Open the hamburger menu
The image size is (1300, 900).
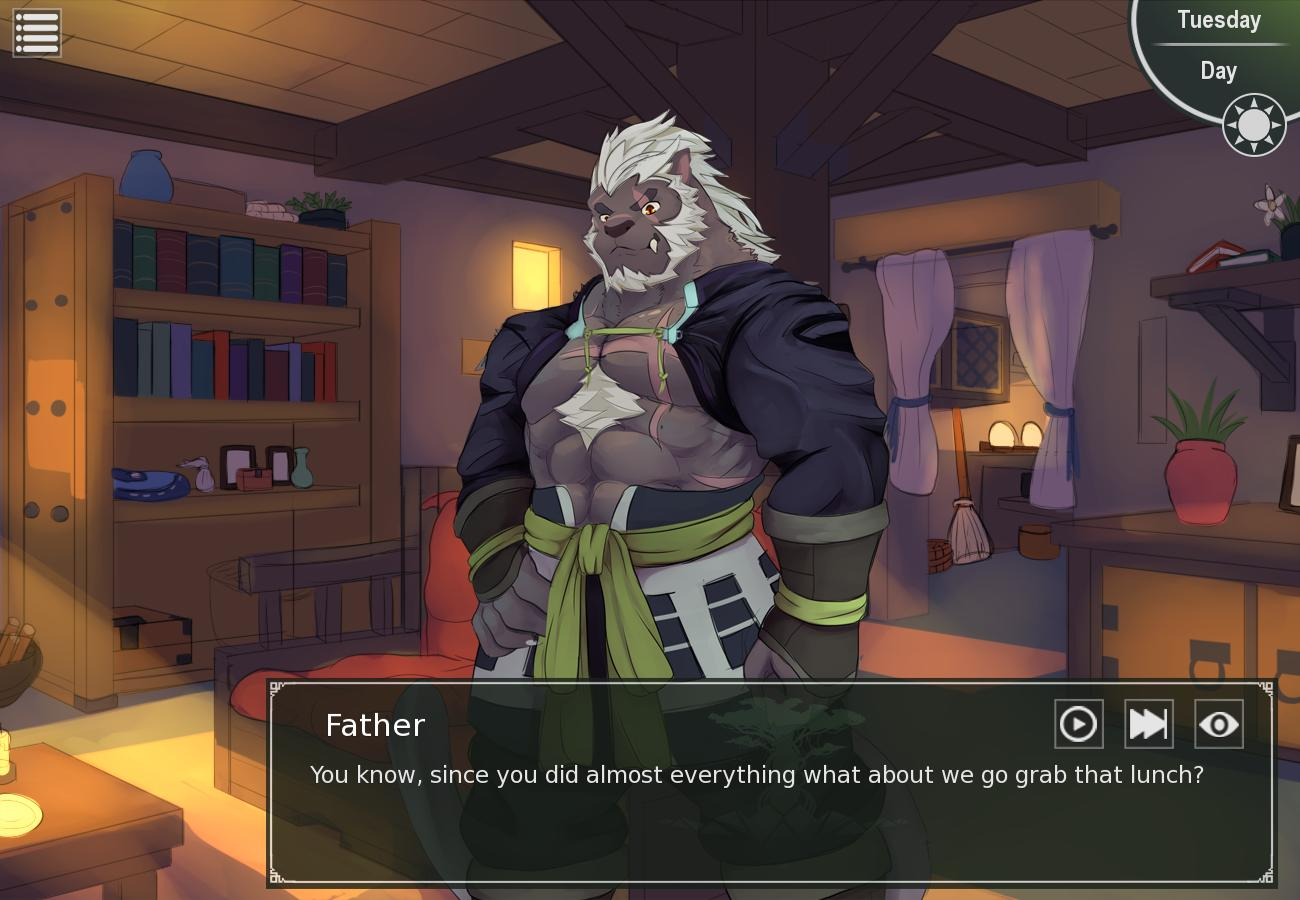(x=37, y=33)
